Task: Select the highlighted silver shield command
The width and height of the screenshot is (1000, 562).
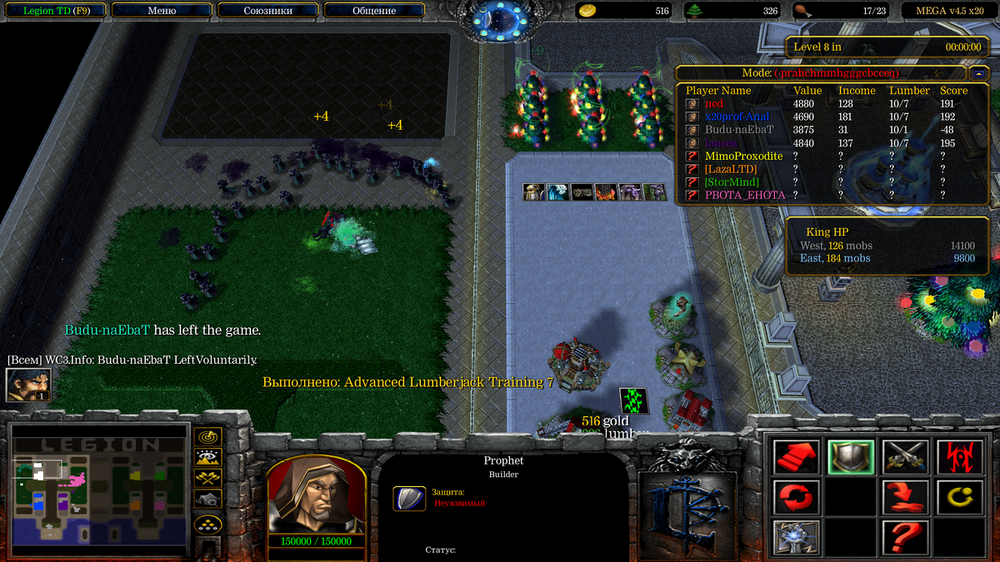Action: click(851, 458)
